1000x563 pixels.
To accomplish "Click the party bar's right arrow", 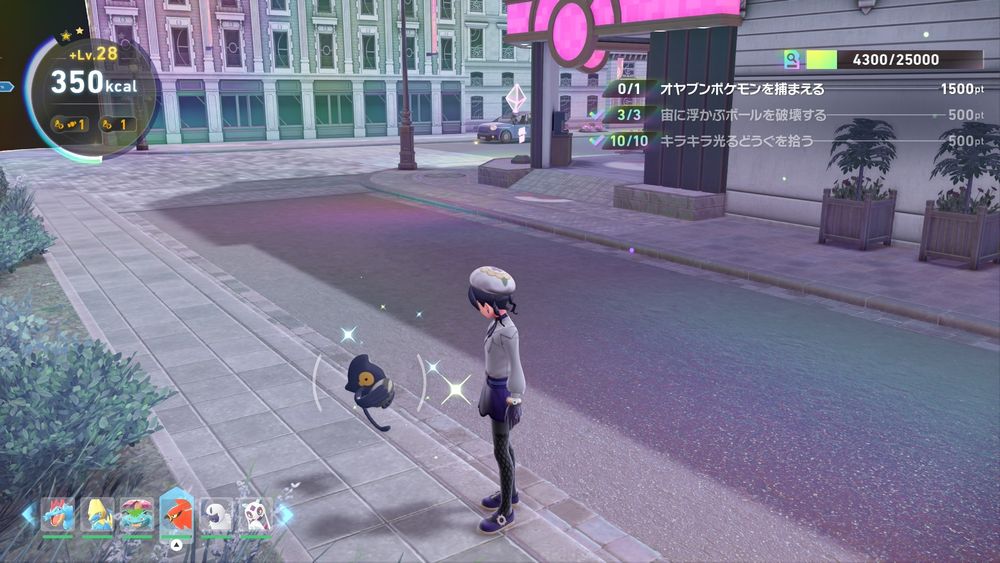I will click(285, 515).
